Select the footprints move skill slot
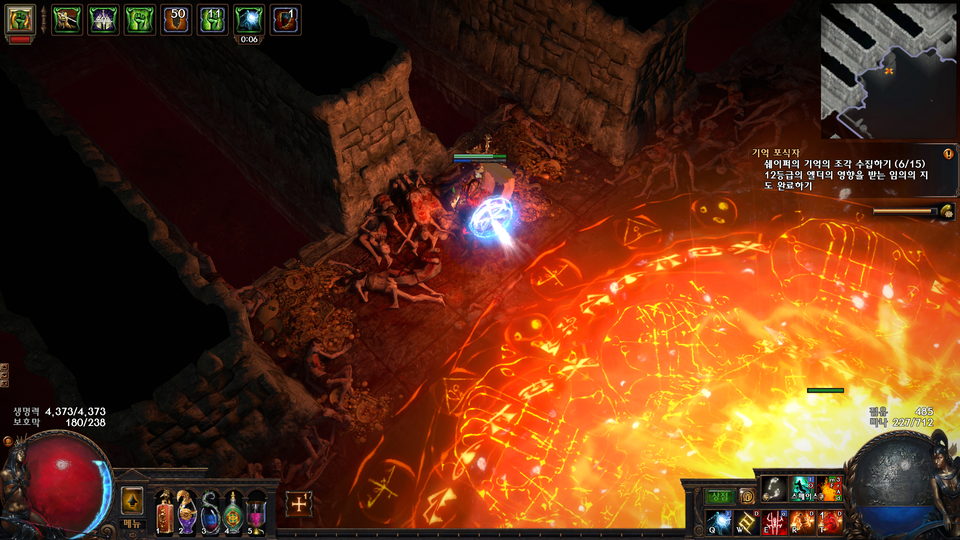 point(773,488)
